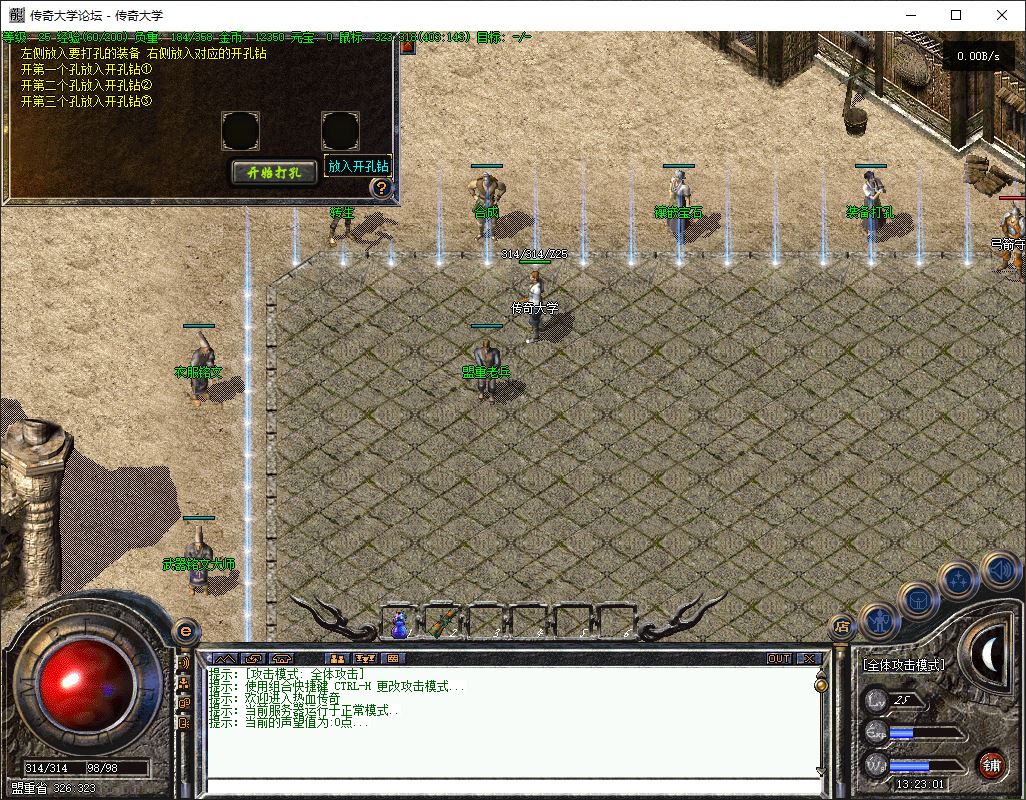This screenshot has height=800, width=1026.
Task: Close the game window
Action: [x=1002, y=15]
